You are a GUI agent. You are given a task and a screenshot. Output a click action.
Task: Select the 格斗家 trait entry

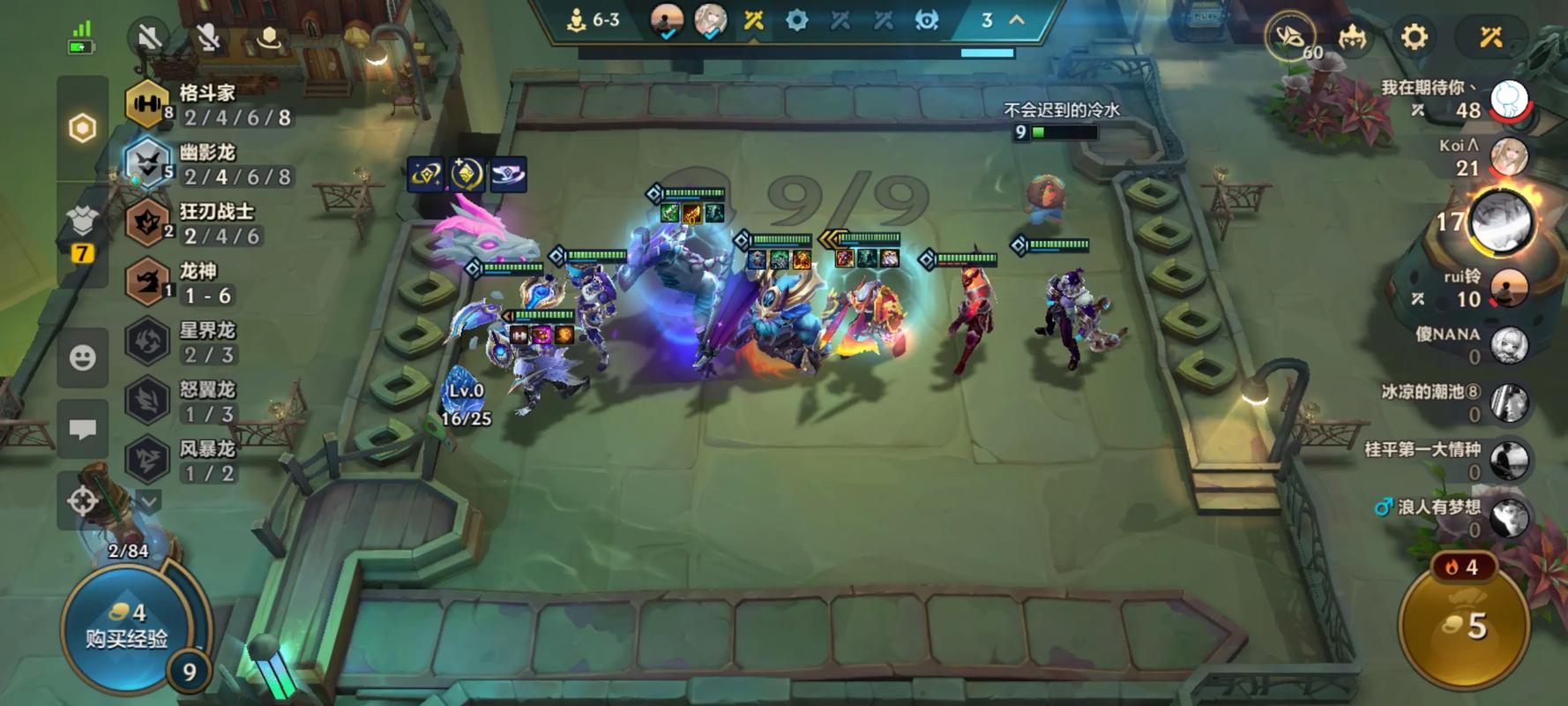[209, 105]
